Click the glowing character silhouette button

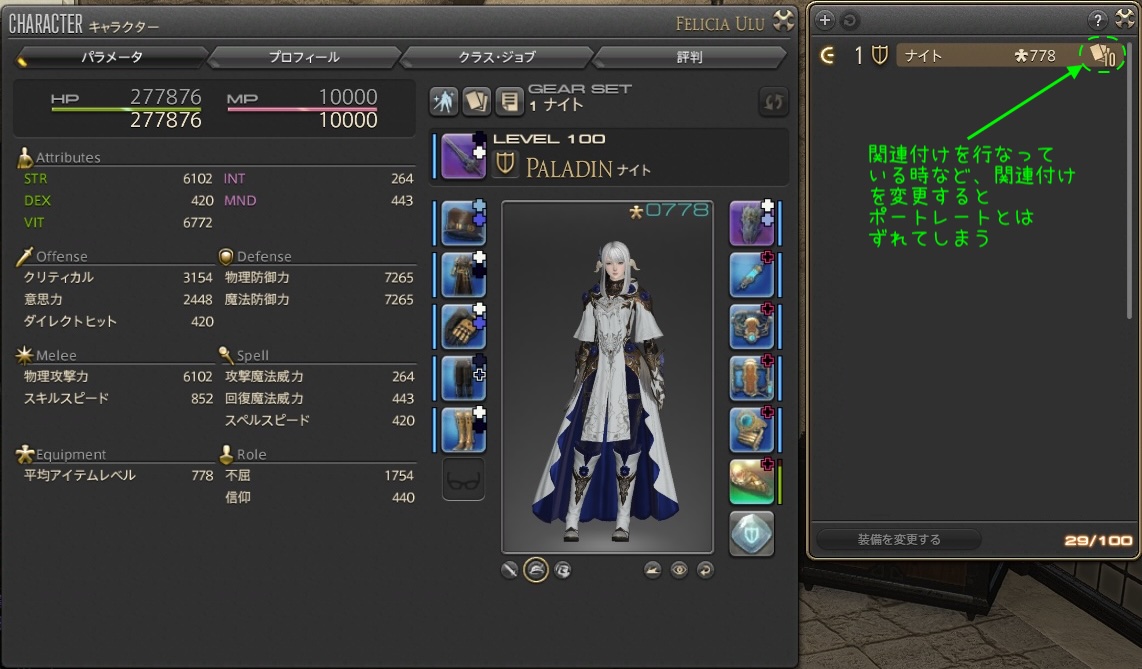[444, 101]
